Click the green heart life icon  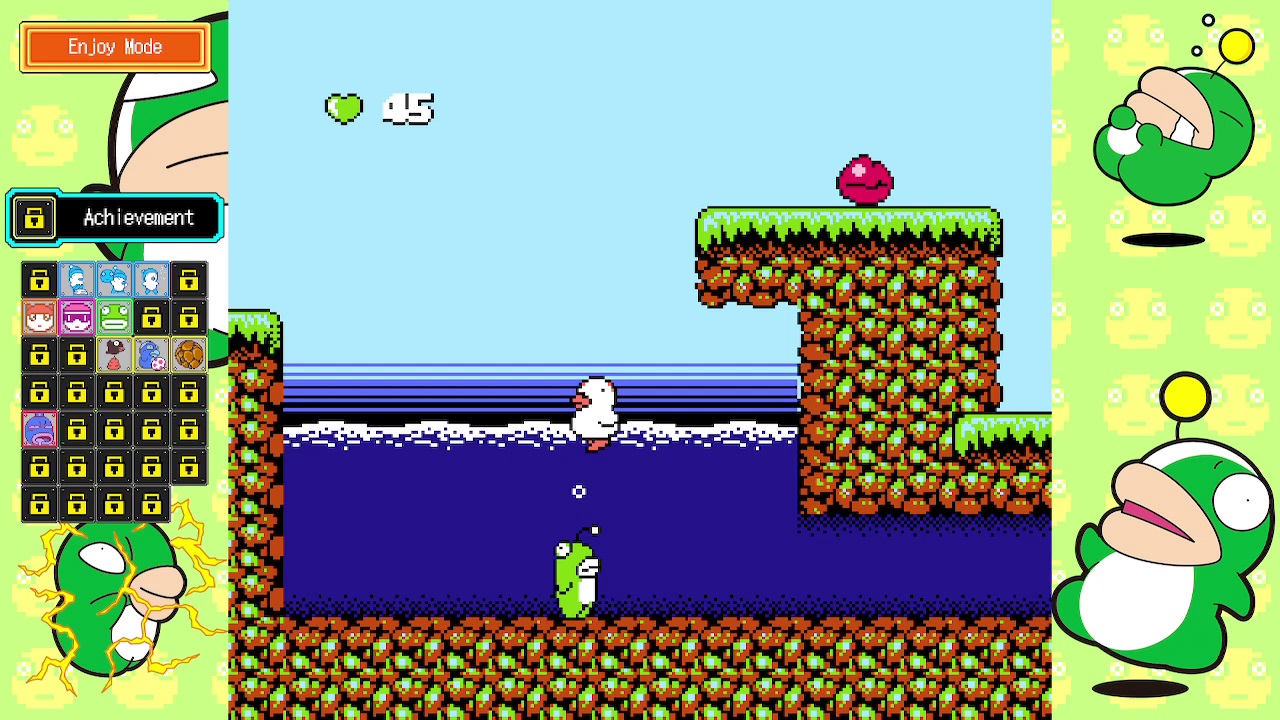[343, 108]
